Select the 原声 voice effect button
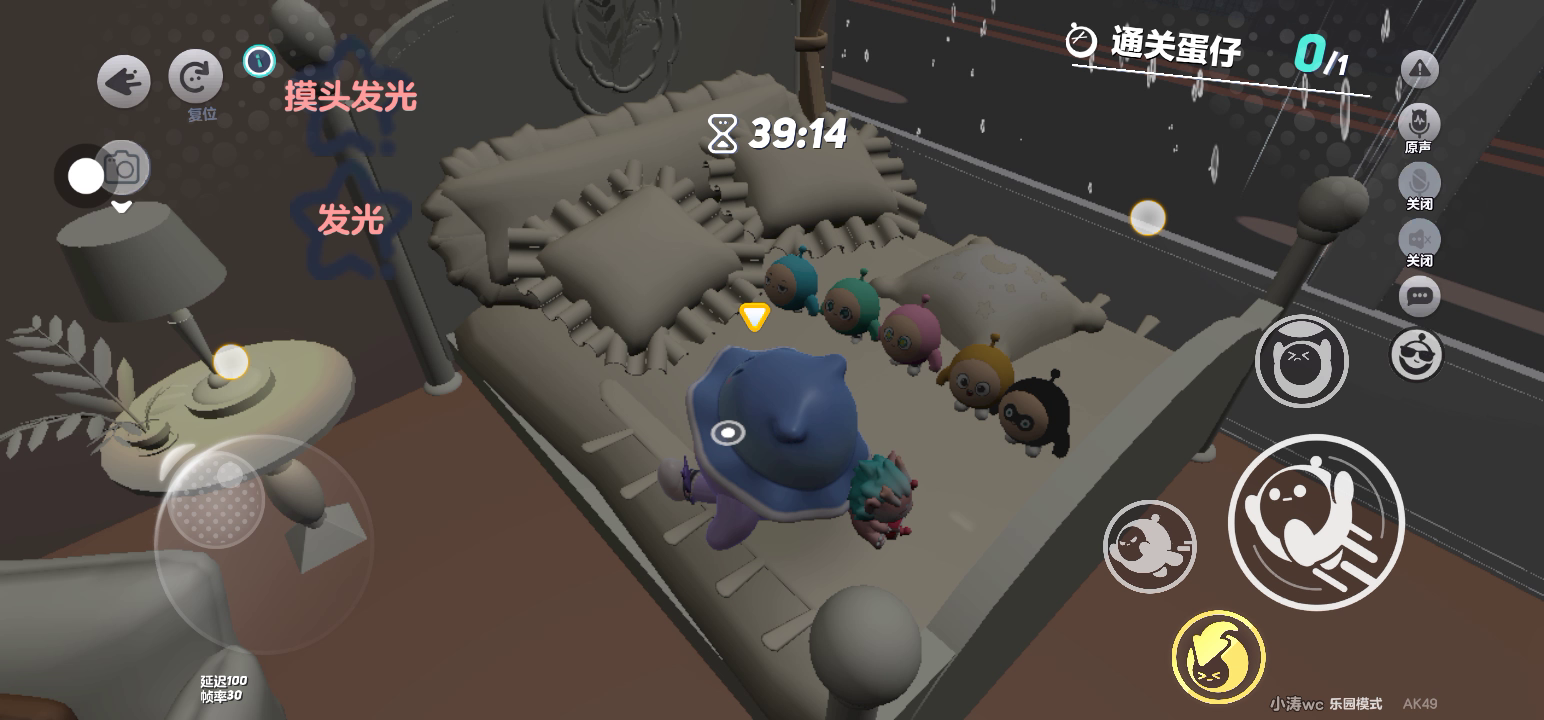The width and height of the screenshot is (1544, 720). point(1418,124)
